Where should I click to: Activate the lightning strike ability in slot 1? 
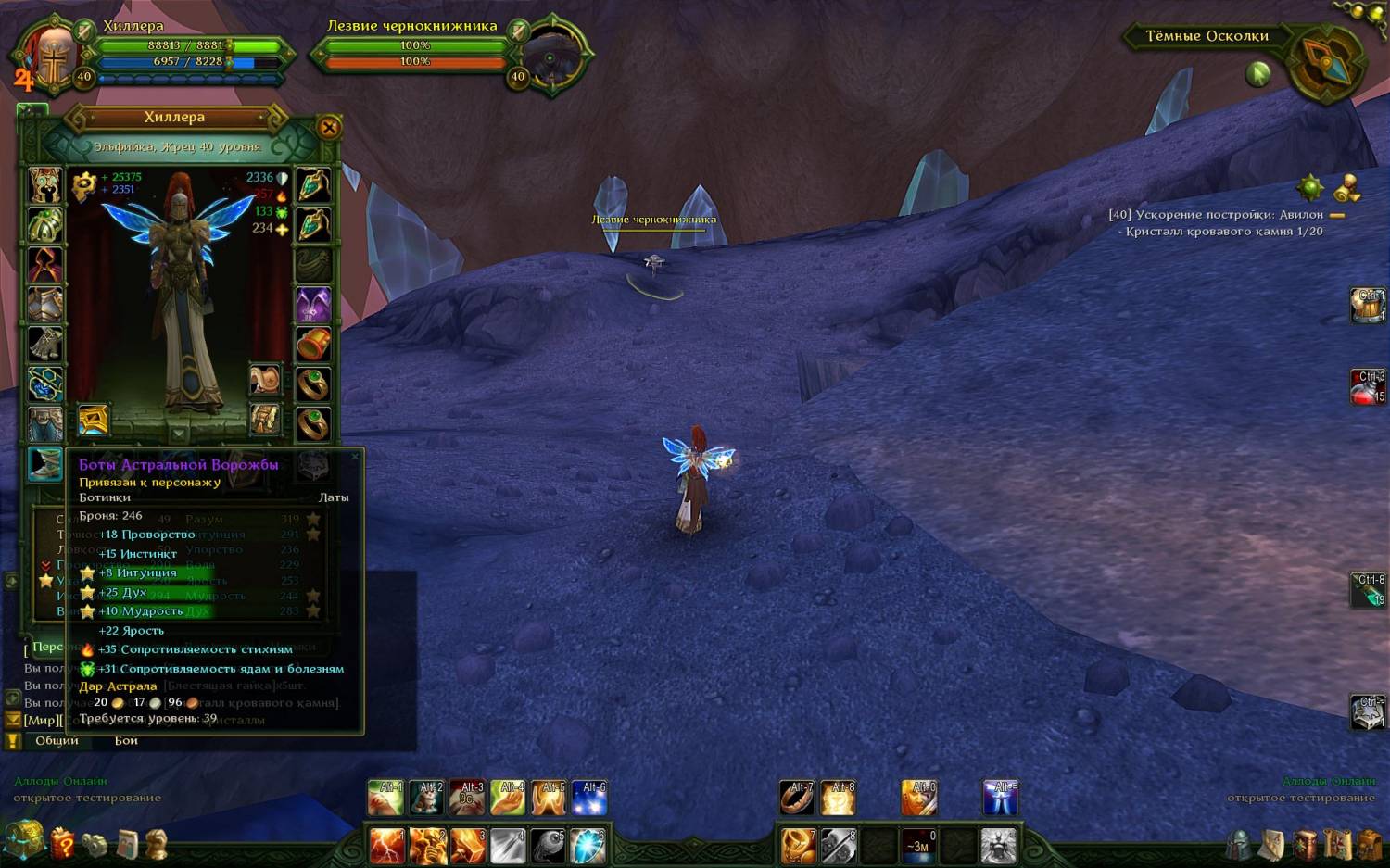[386, 846]
